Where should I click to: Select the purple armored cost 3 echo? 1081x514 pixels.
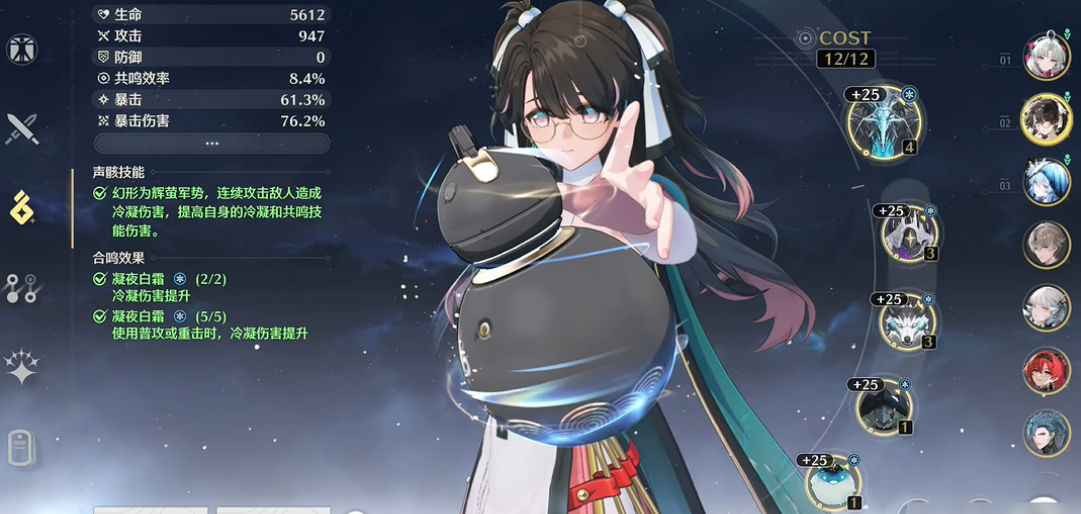coord(909,233)
